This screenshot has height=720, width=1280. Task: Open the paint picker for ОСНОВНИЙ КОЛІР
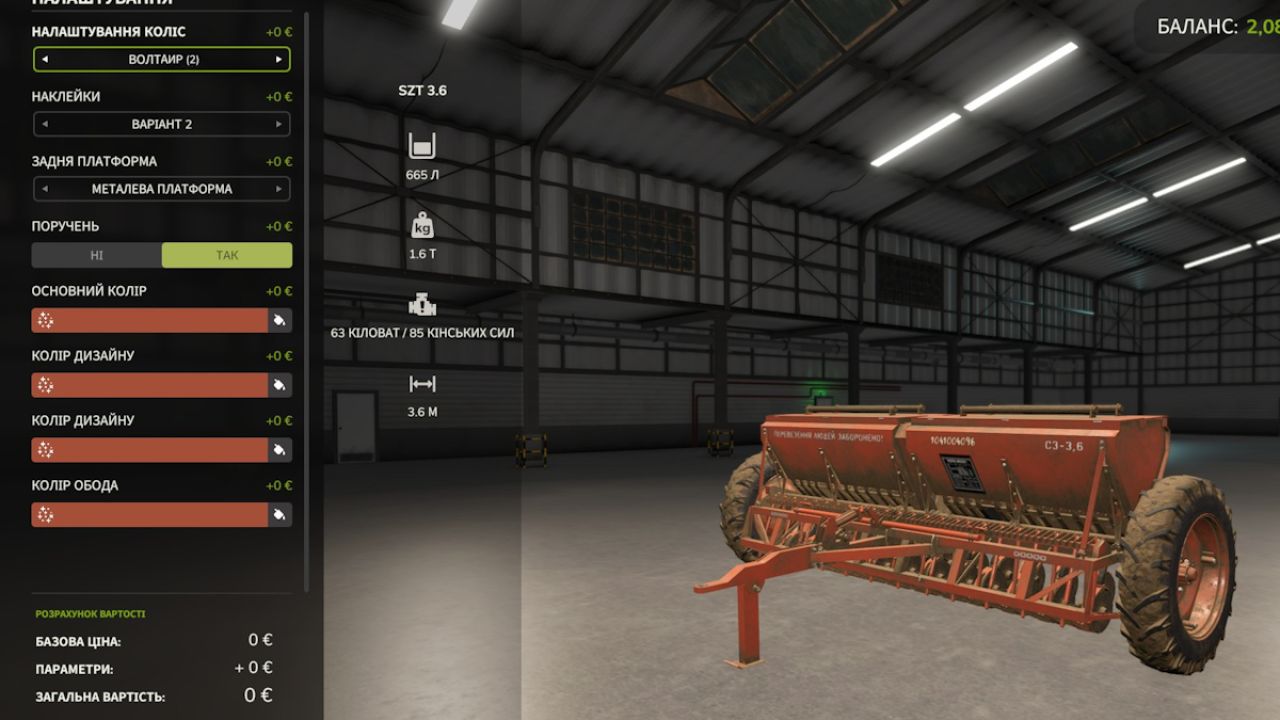click(279, 320)
